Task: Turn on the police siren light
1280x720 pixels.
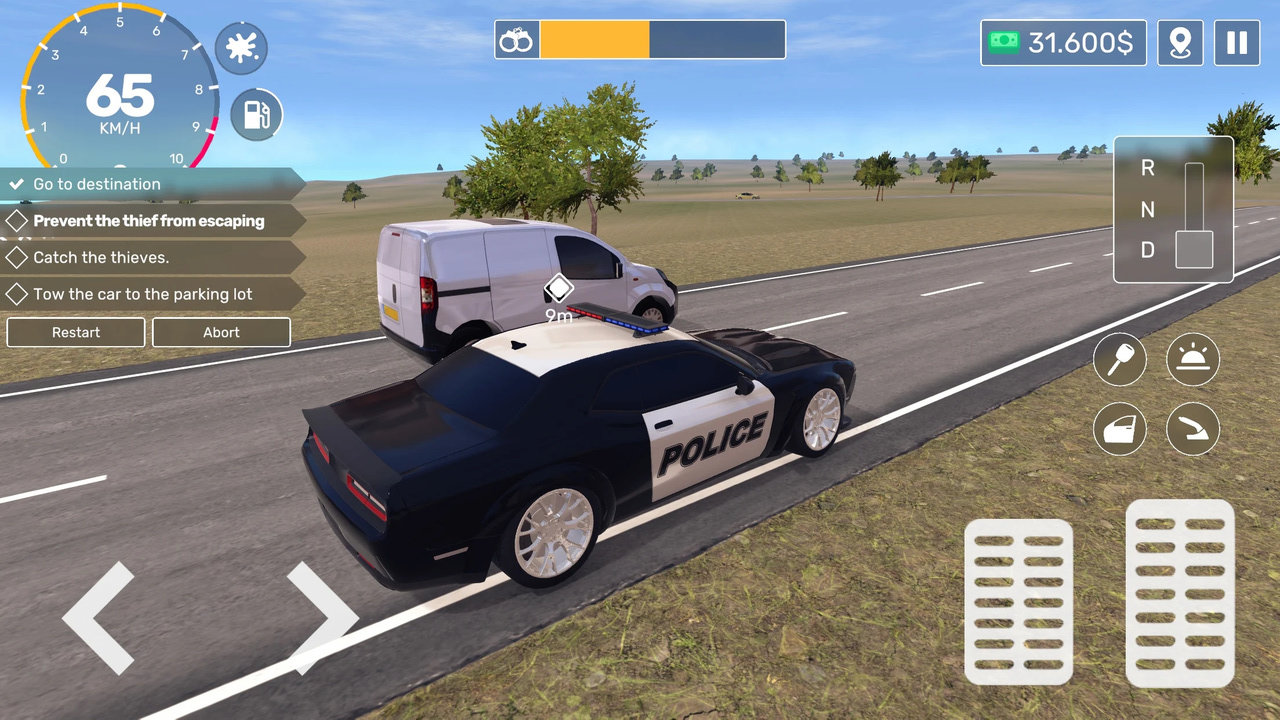Action: coord(1192,358)
